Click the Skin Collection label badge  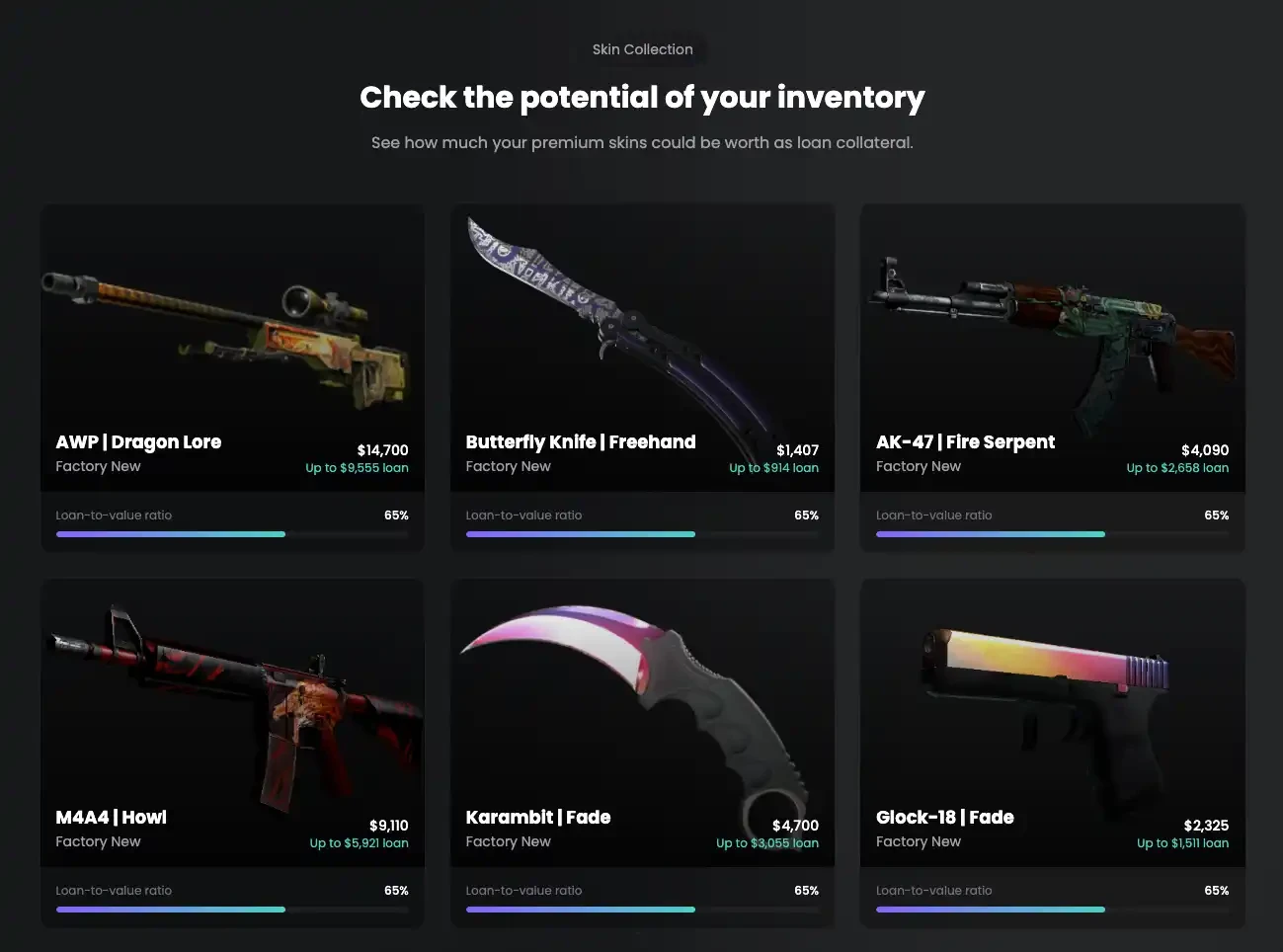[x=642, y=49]
